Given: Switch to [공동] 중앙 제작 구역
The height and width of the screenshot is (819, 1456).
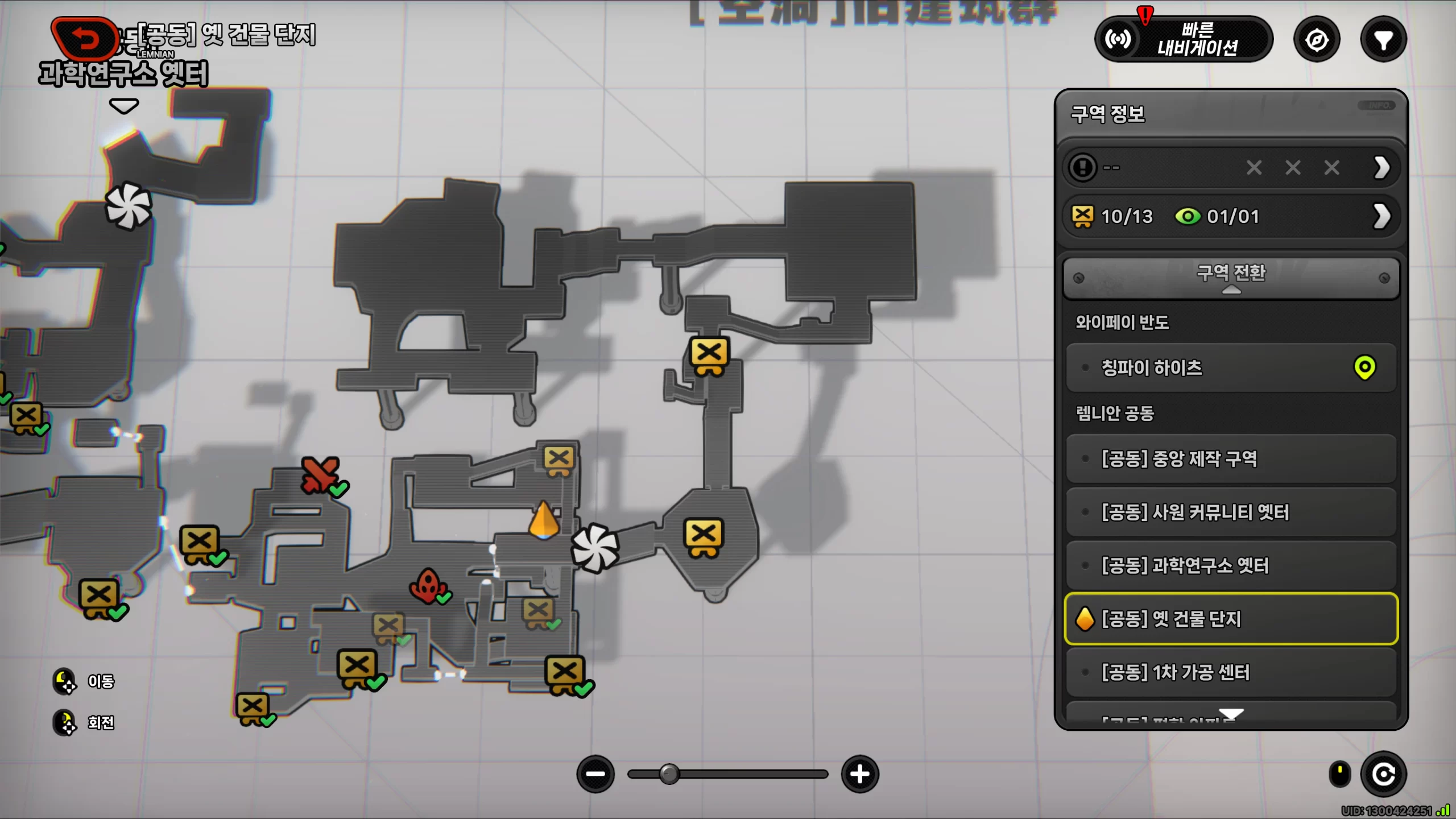Looking at the screenshot, I should click(1231, 459).
